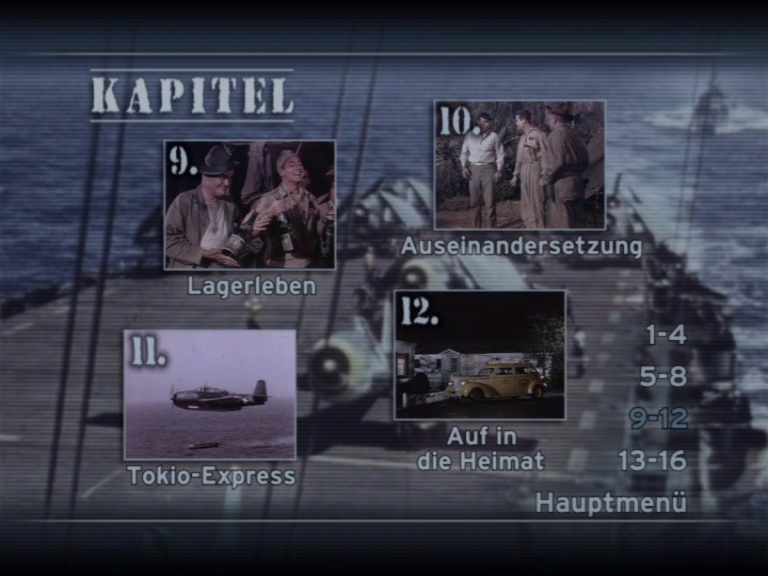The height and width of the screenshot is (576, 768).
Task: Choose the Auseinandersetzung chapter label
Action: (521, 246)
